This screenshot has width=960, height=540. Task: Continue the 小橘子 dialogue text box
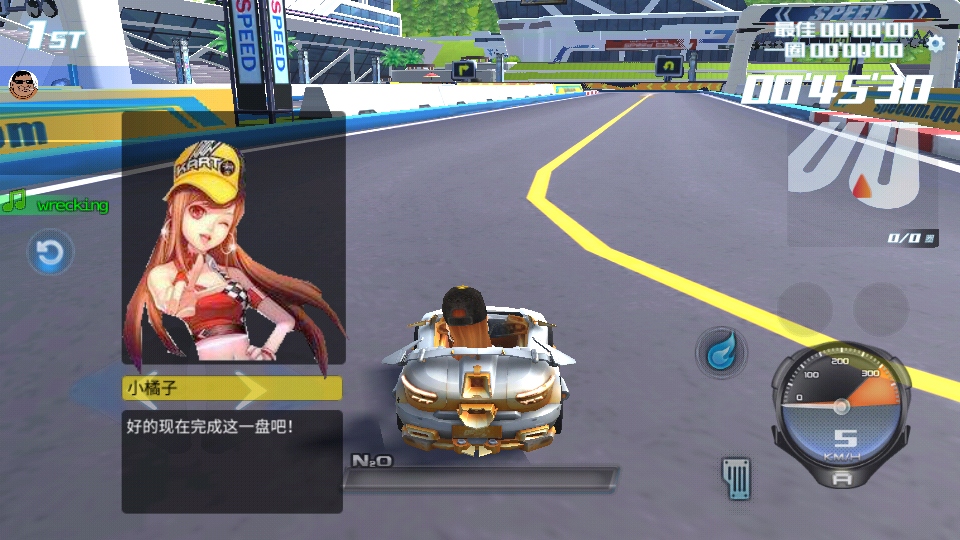pyautogui.click(x=232, y=461)
